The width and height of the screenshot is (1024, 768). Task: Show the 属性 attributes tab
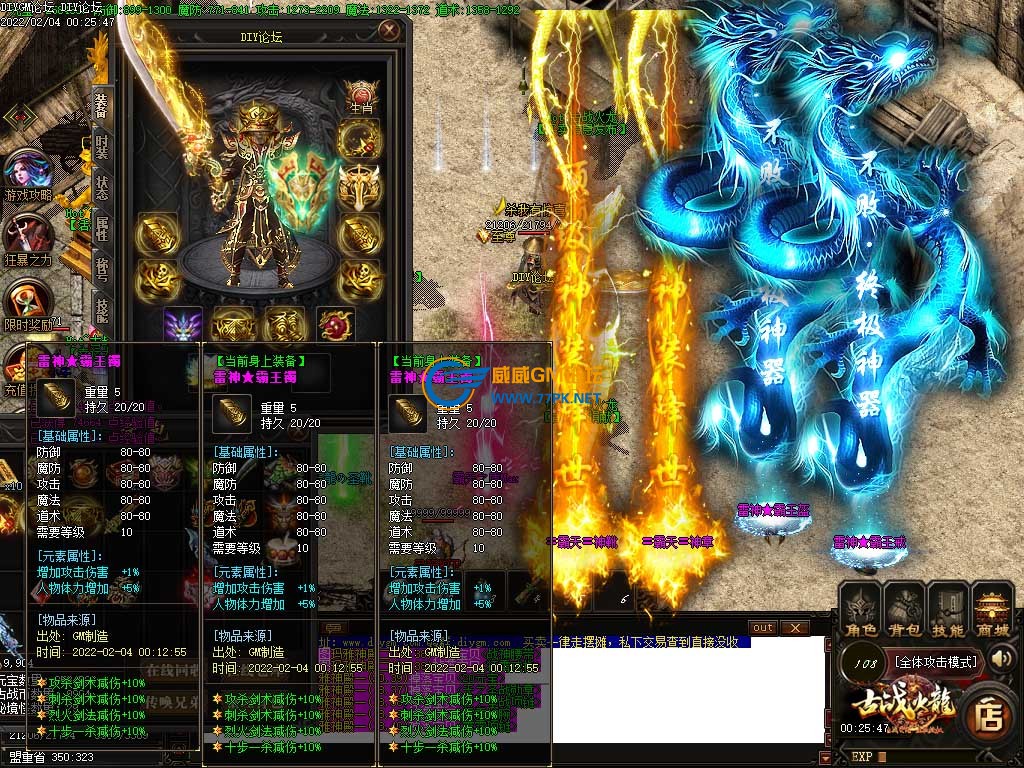click(x=102, y=228)
